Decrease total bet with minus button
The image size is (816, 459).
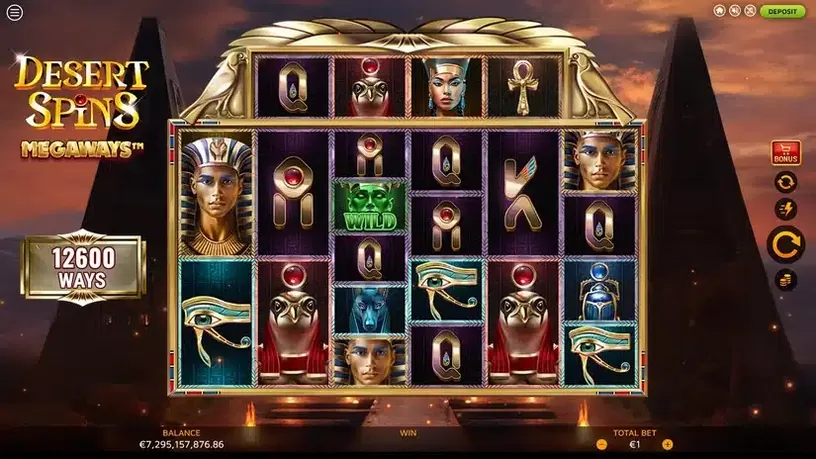pyautogui.click(x=602, y=444)
